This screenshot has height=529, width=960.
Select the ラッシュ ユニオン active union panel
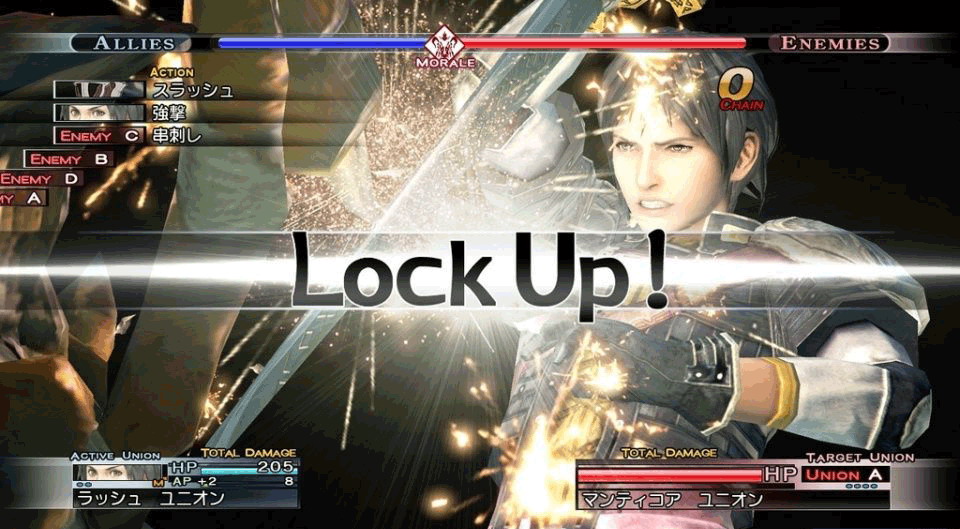150,498
